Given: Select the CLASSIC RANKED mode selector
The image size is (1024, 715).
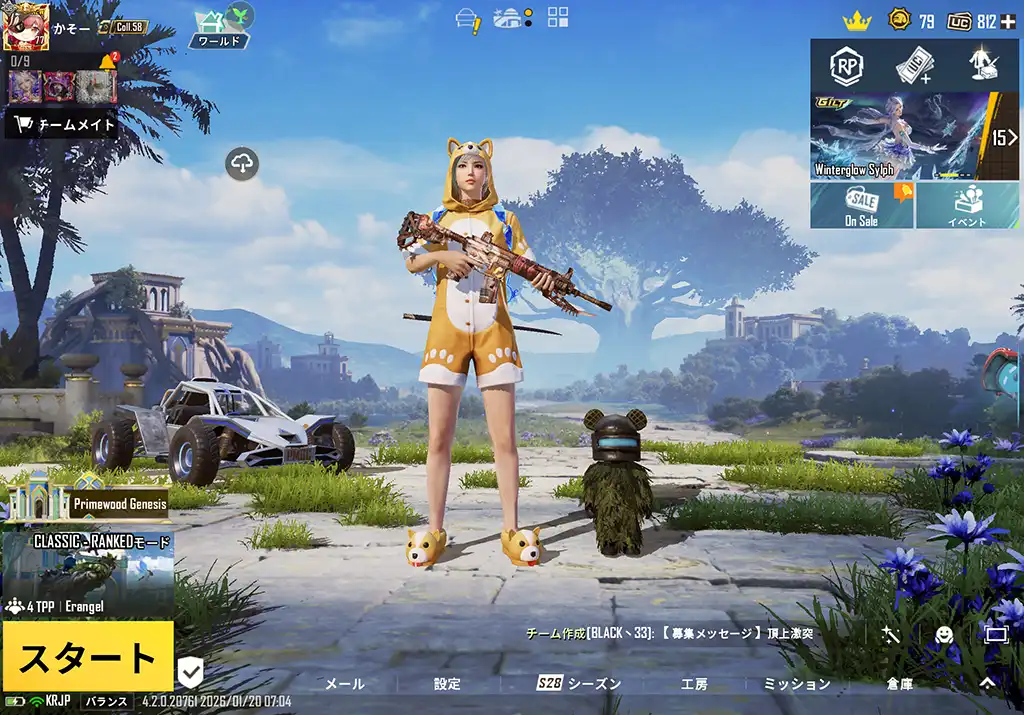Looking at the screenshot, I should click(88, 570).
